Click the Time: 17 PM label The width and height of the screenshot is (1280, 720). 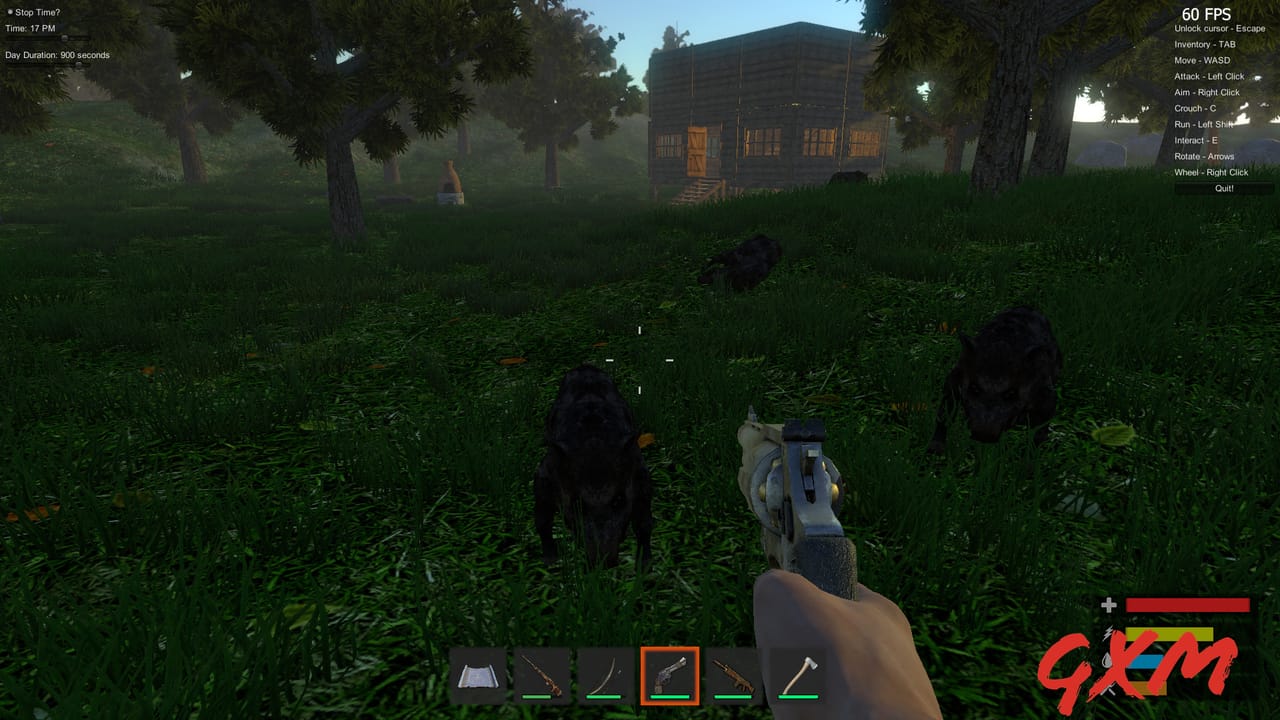click(x=30, y=28)
